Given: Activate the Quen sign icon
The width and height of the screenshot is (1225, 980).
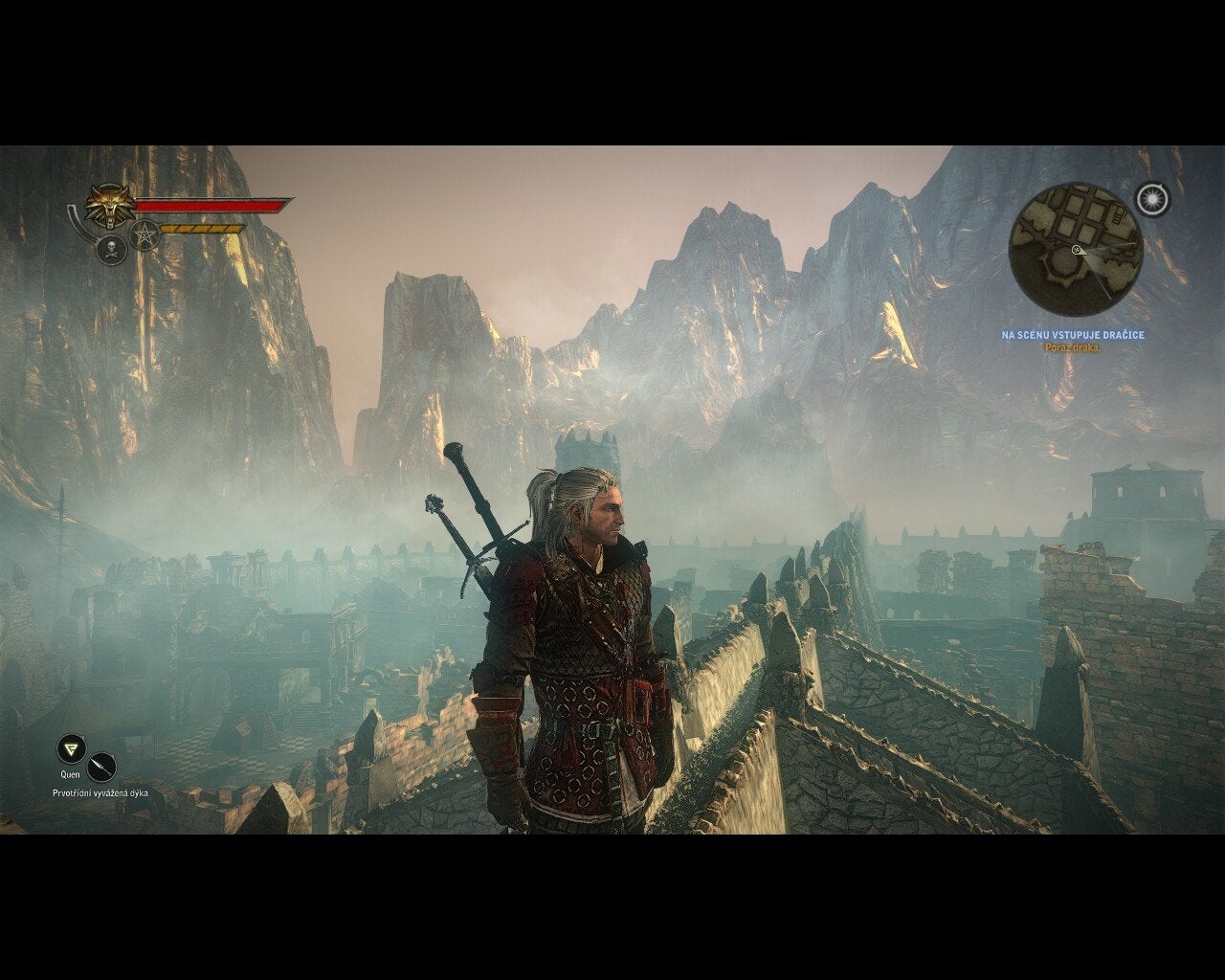Looking at the screenshot, I should [x=70, y=748].
